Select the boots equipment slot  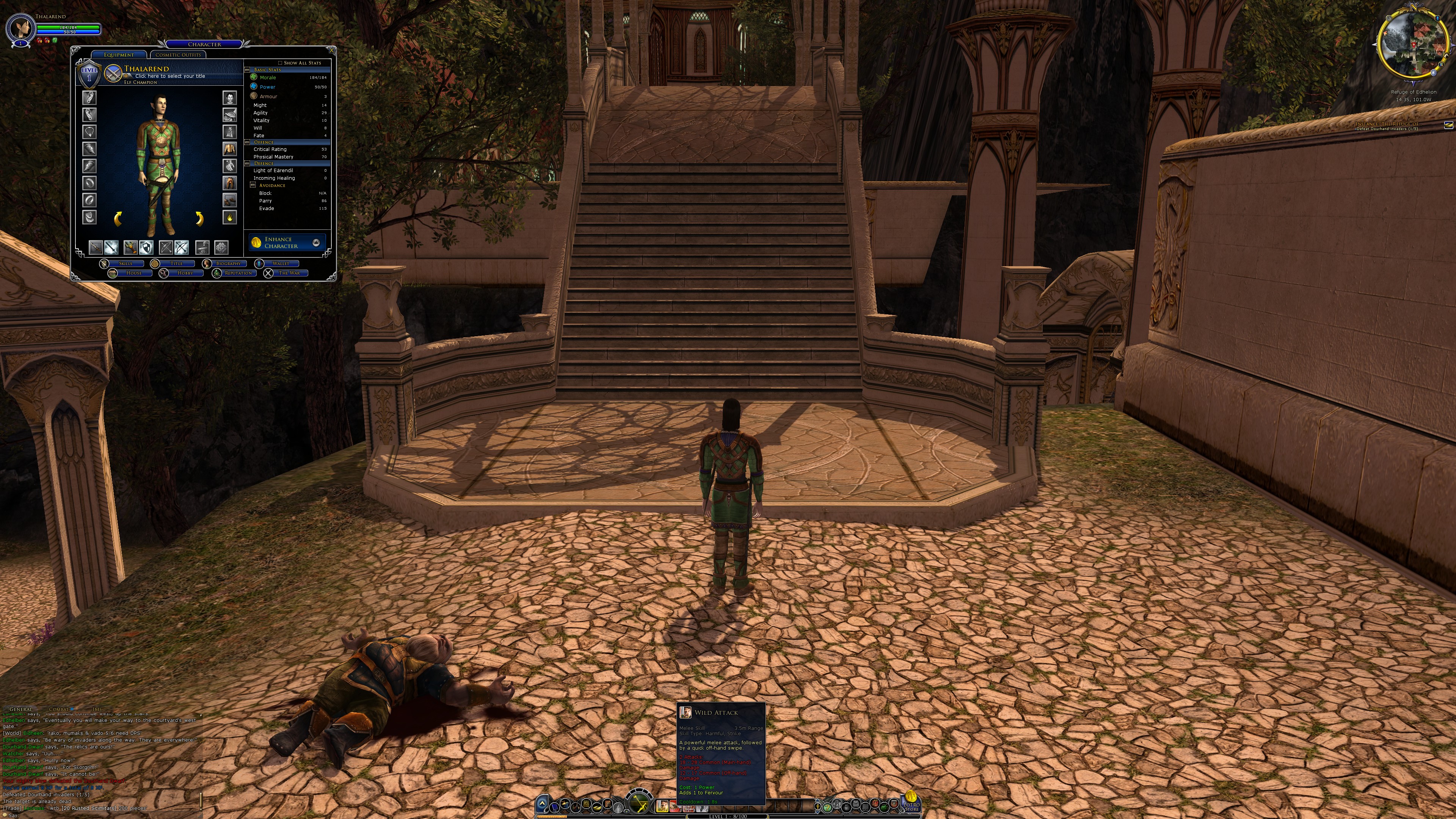pyautogui.click(x=229, y=200)
